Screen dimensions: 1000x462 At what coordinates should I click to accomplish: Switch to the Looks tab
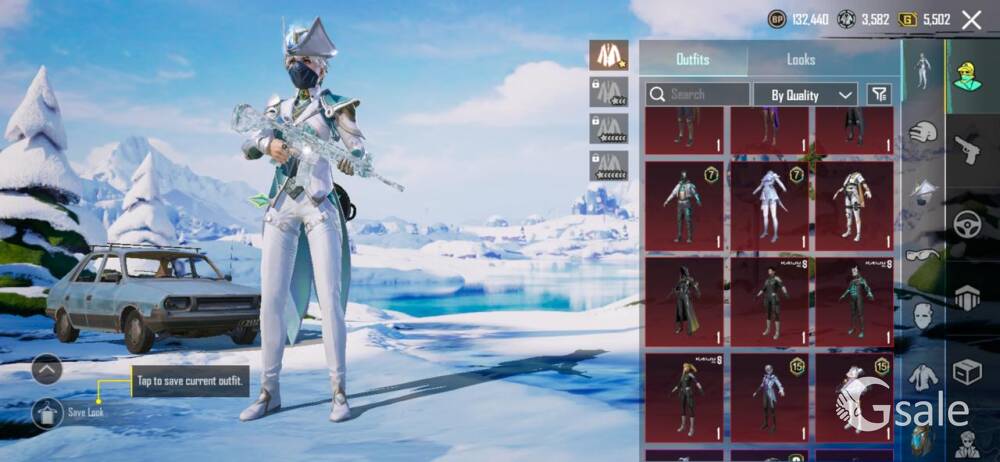(801, 60)
